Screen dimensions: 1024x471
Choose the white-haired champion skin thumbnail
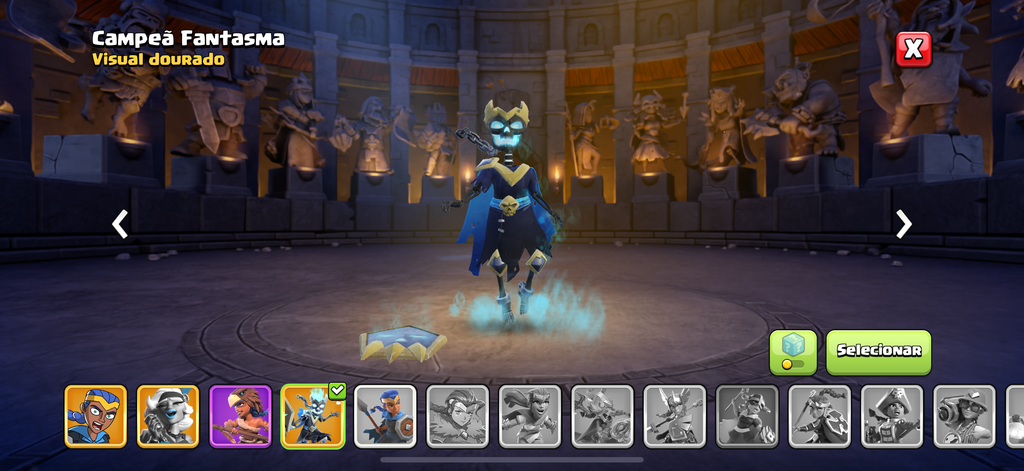click(168, 416)
